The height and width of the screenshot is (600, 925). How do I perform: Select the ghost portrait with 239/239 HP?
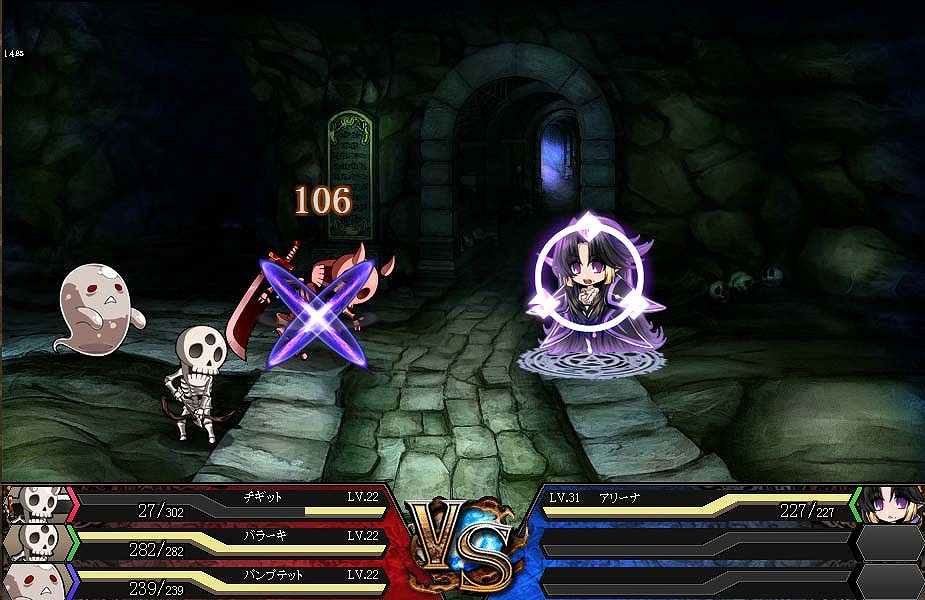coord(38,580)
